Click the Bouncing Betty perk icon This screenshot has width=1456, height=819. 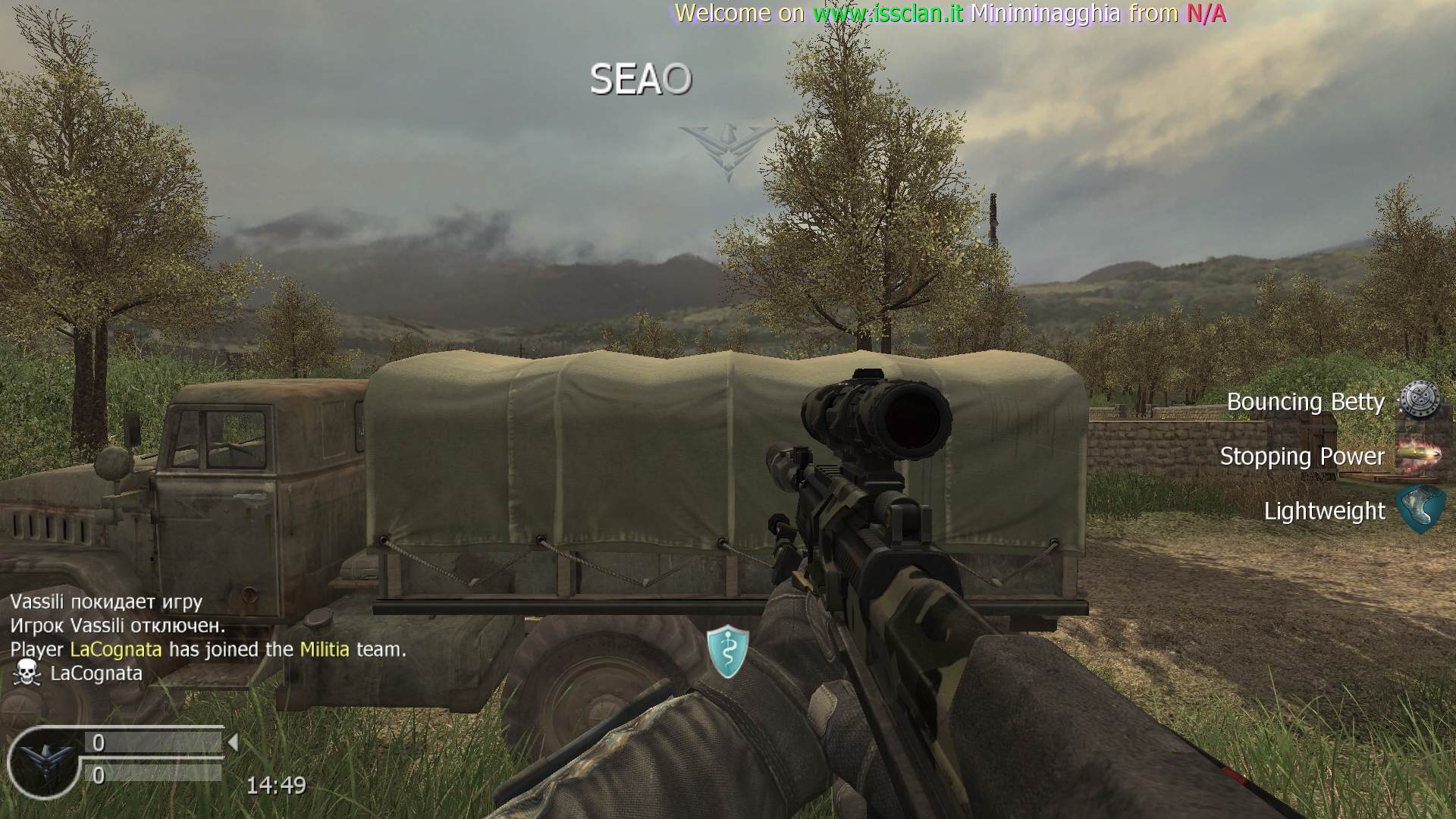pyautogui.click(x=1419, y=400)
